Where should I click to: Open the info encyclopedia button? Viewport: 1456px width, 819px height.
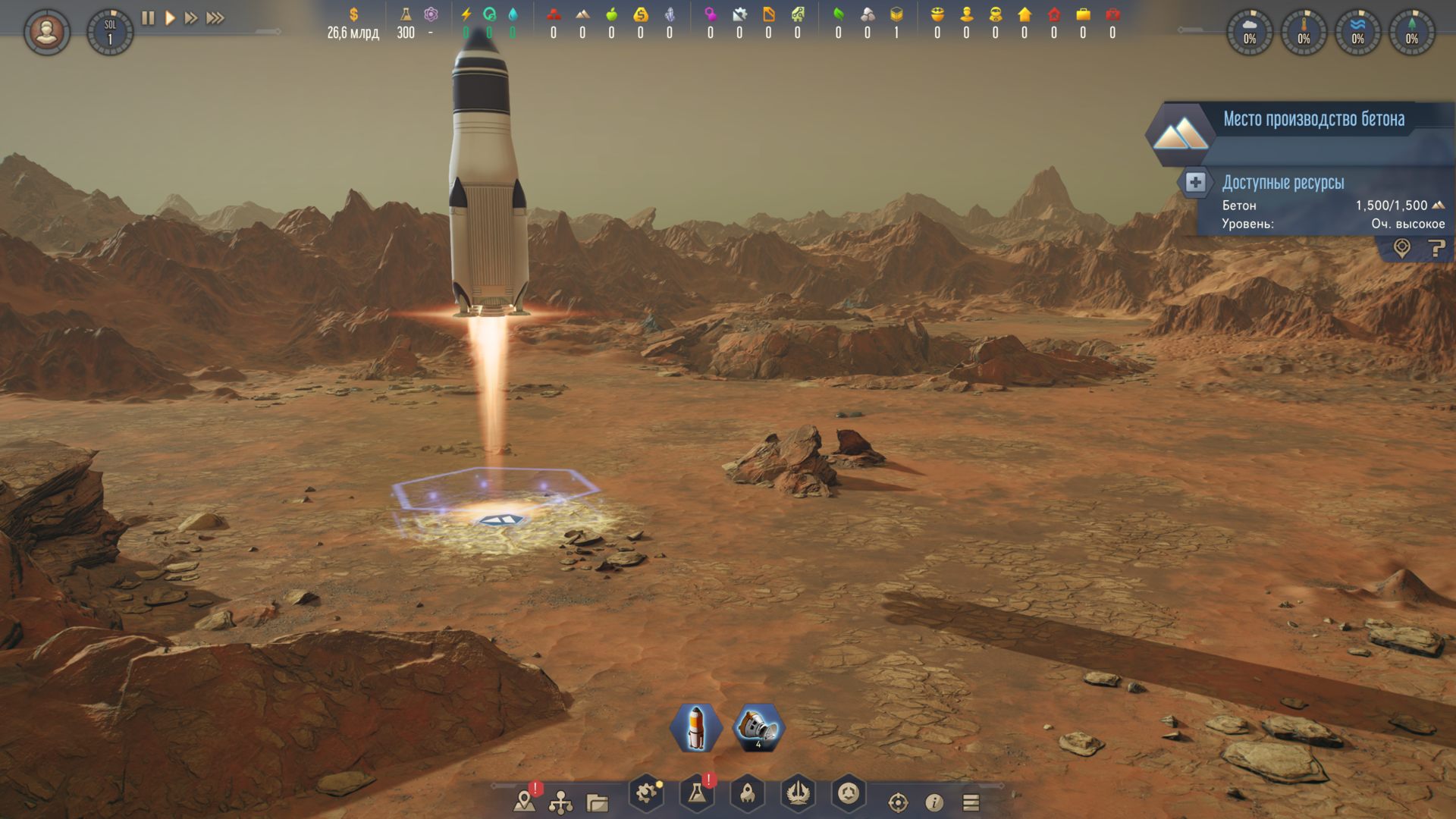pos(934,802)
